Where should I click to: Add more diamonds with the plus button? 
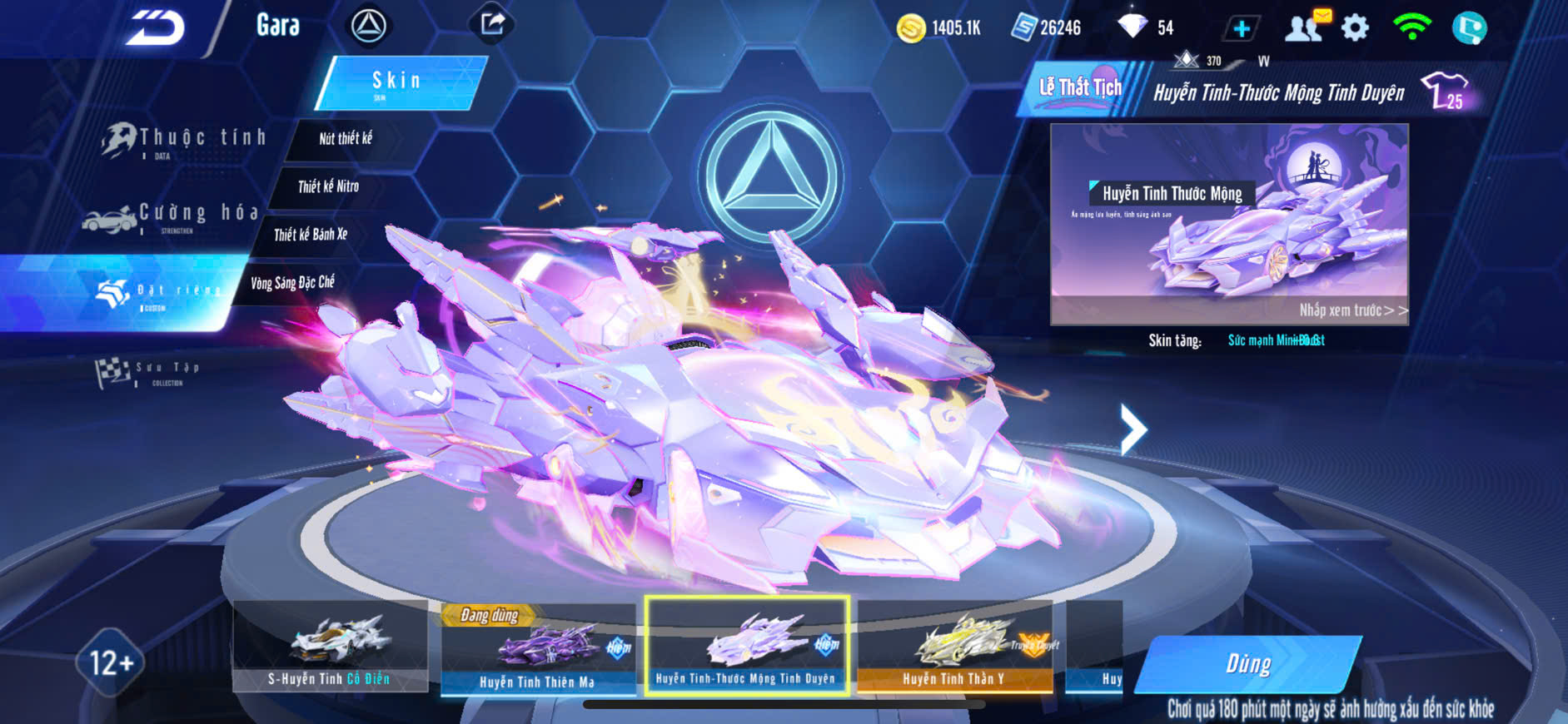[1241, 29]
